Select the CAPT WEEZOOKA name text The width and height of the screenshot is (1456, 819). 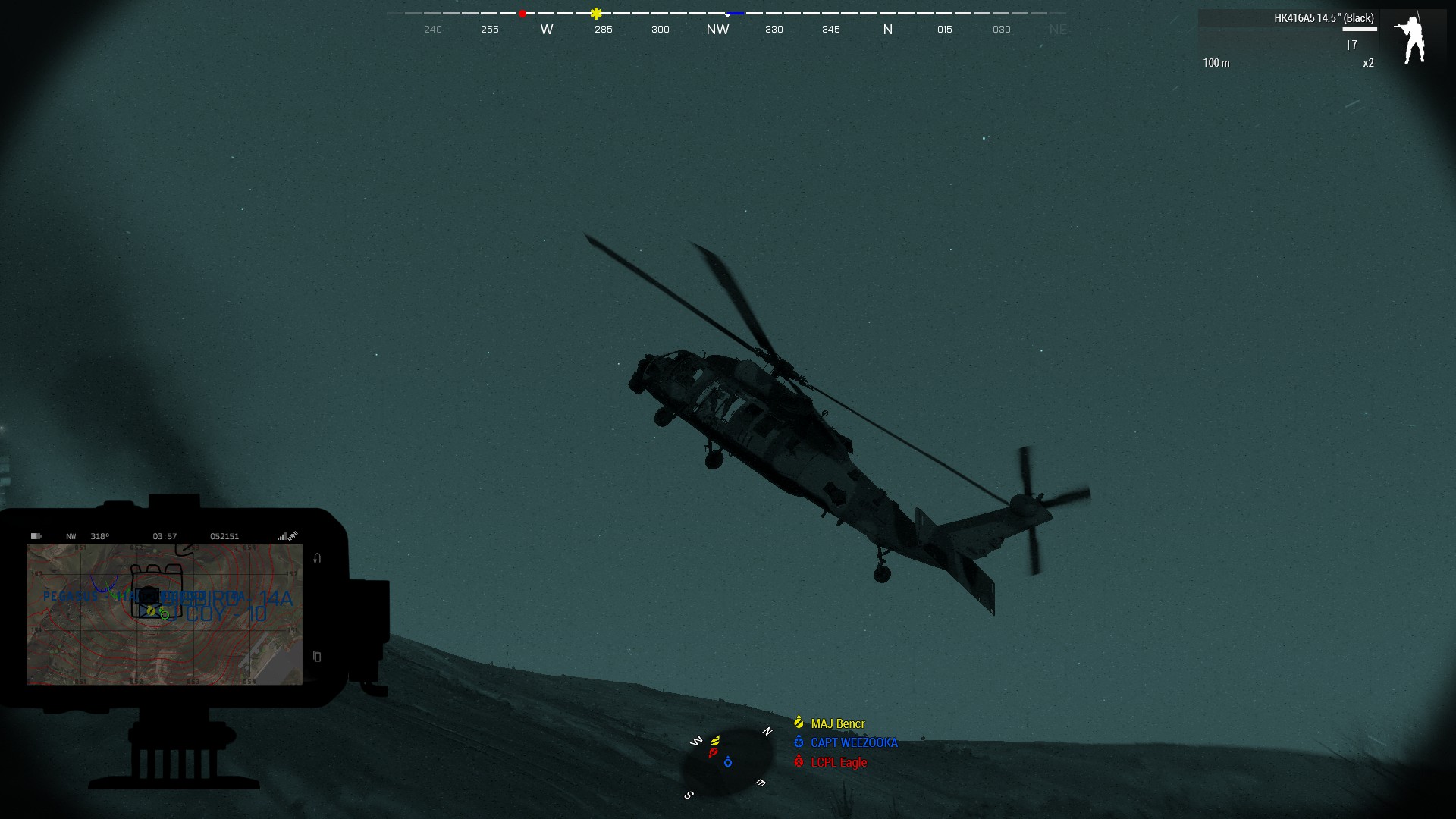[x=855, y=742]
